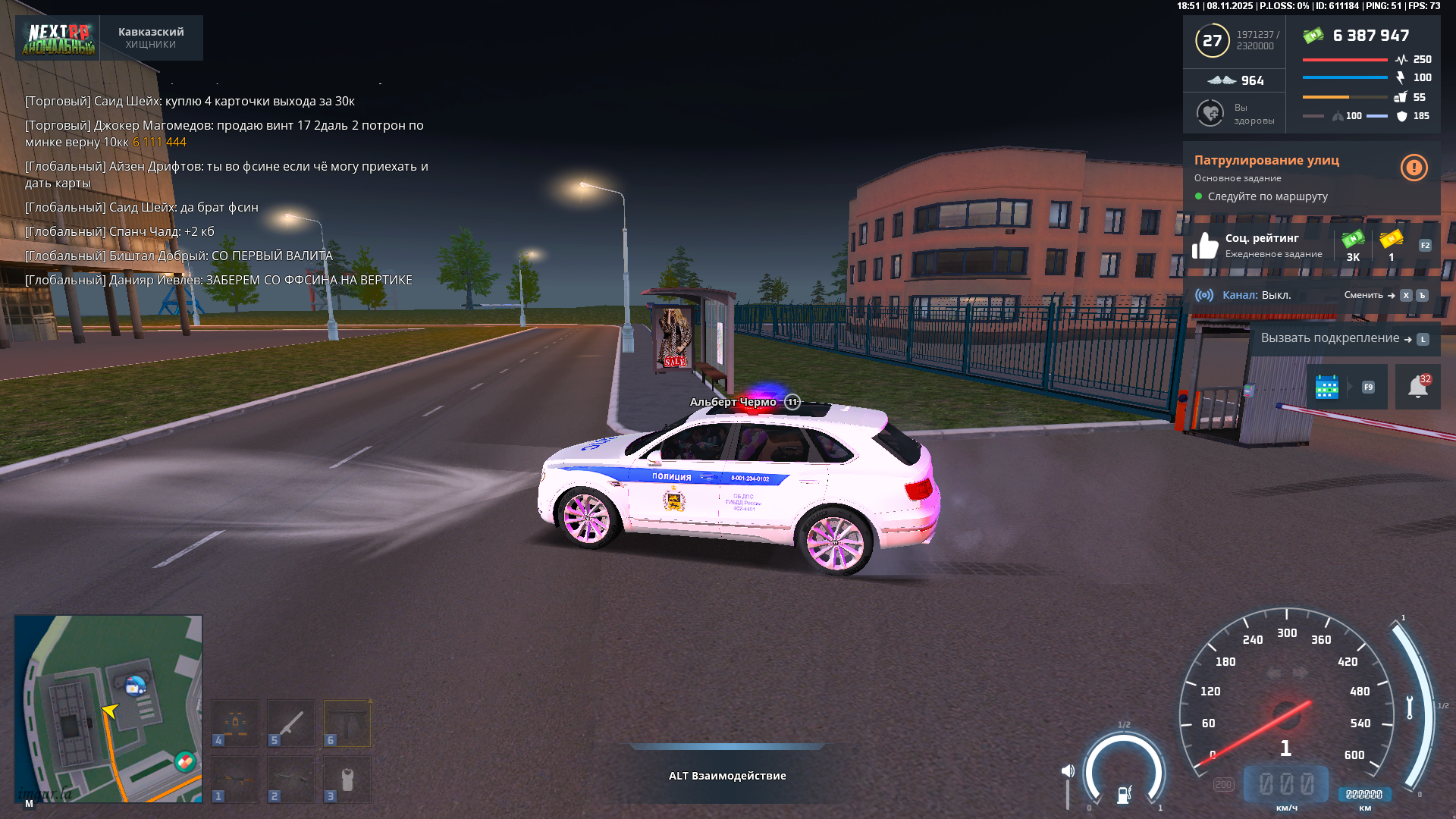1456x819 pixels.
Task: Click the fuel gauge pump icon
Action: click(1124, 794)
